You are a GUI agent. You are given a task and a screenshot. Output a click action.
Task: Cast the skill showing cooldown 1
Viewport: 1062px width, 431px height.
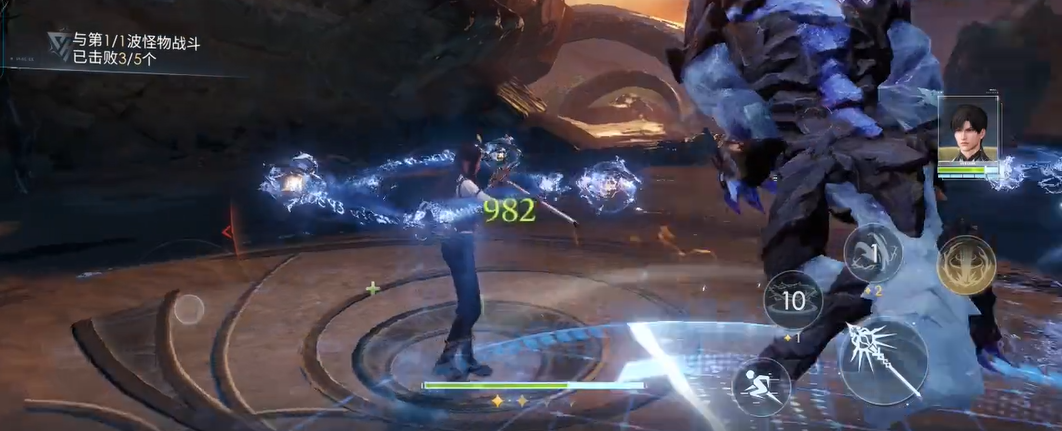tap(872, 252)
